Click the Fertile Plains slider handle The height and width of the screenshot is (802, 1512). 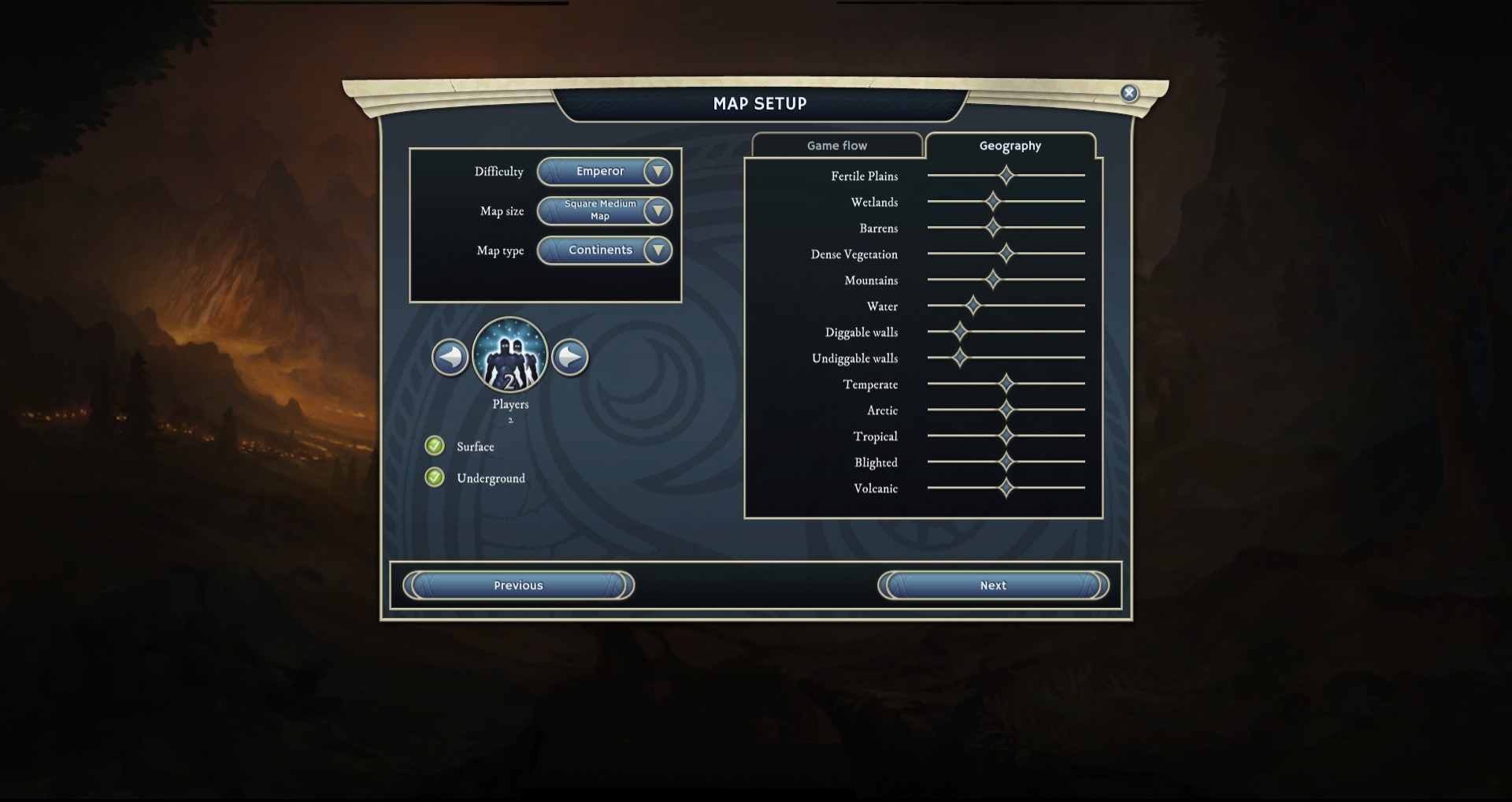click(1006, 175)
